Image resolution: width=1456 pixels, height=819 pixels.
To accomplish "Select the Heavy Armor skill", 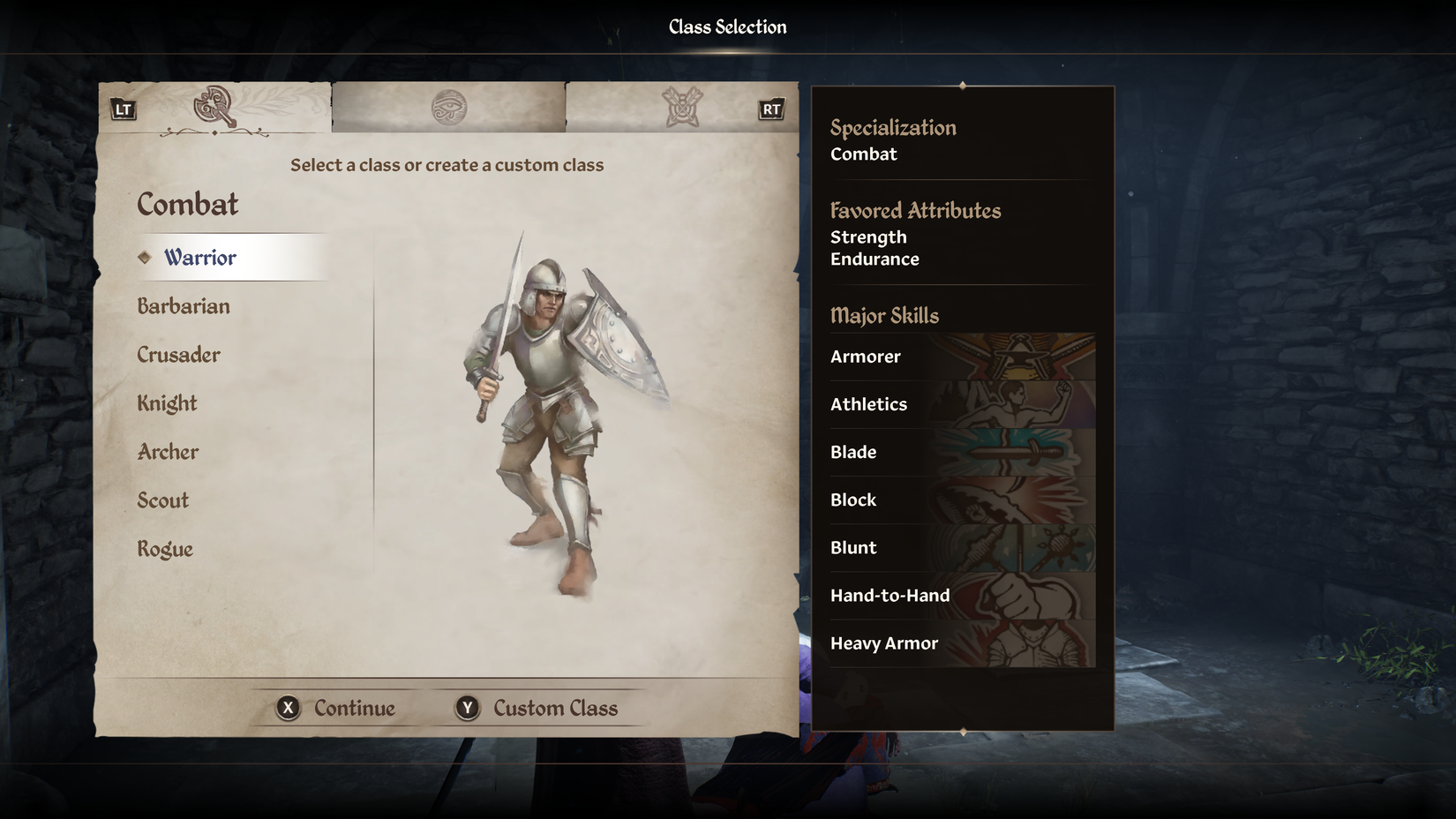I will point(962,643).
